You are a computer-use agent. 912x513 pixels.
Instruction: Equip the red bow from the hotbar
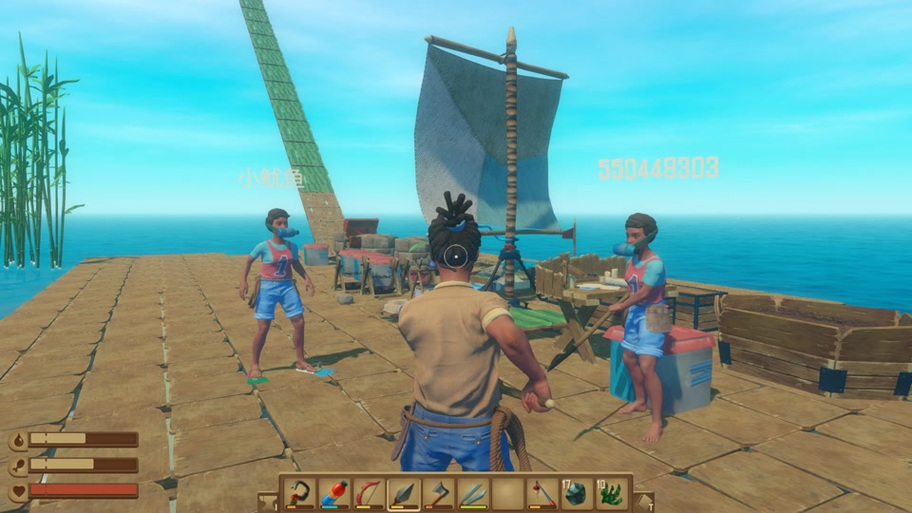click(368, 493)
